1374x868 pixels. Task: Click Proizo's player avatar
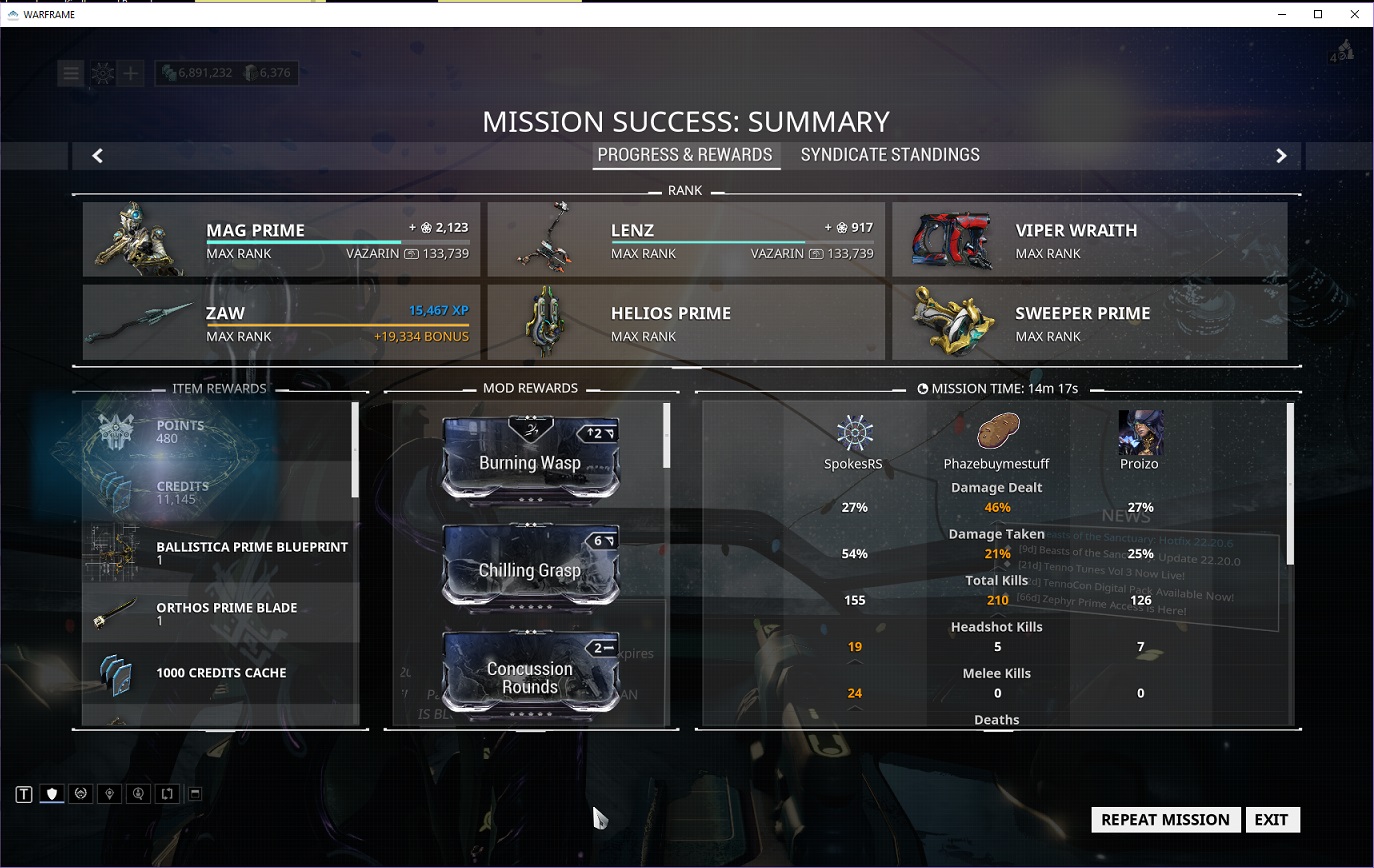1140,433
